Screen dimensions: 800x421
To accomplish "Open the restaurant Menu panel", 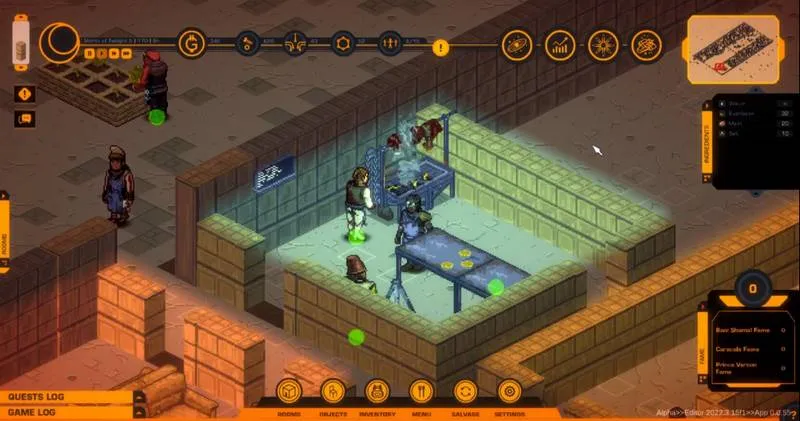I will tap(421, 392).
